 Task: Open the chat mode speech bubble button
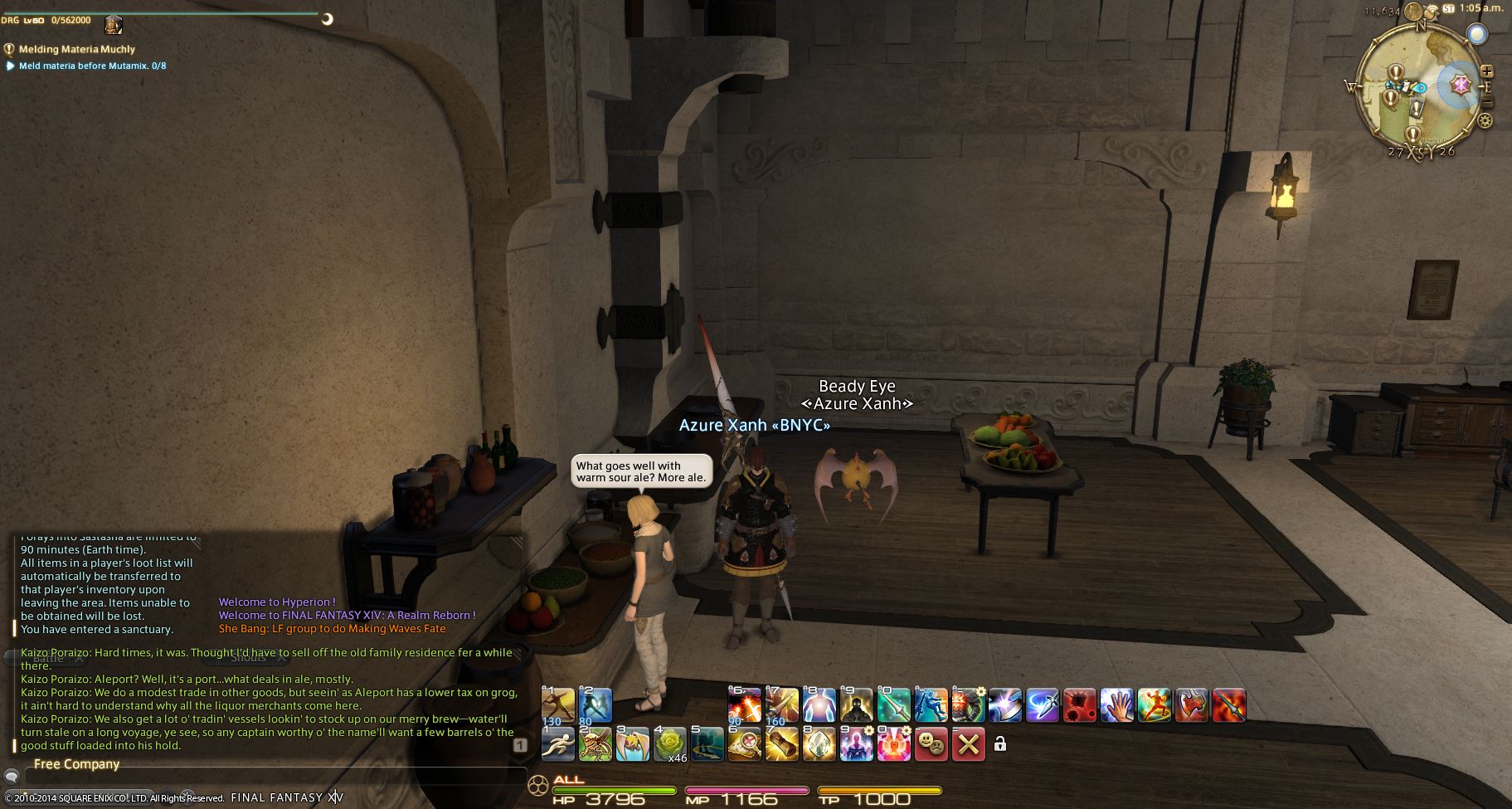pyautogui.click(x=12, y=777)
